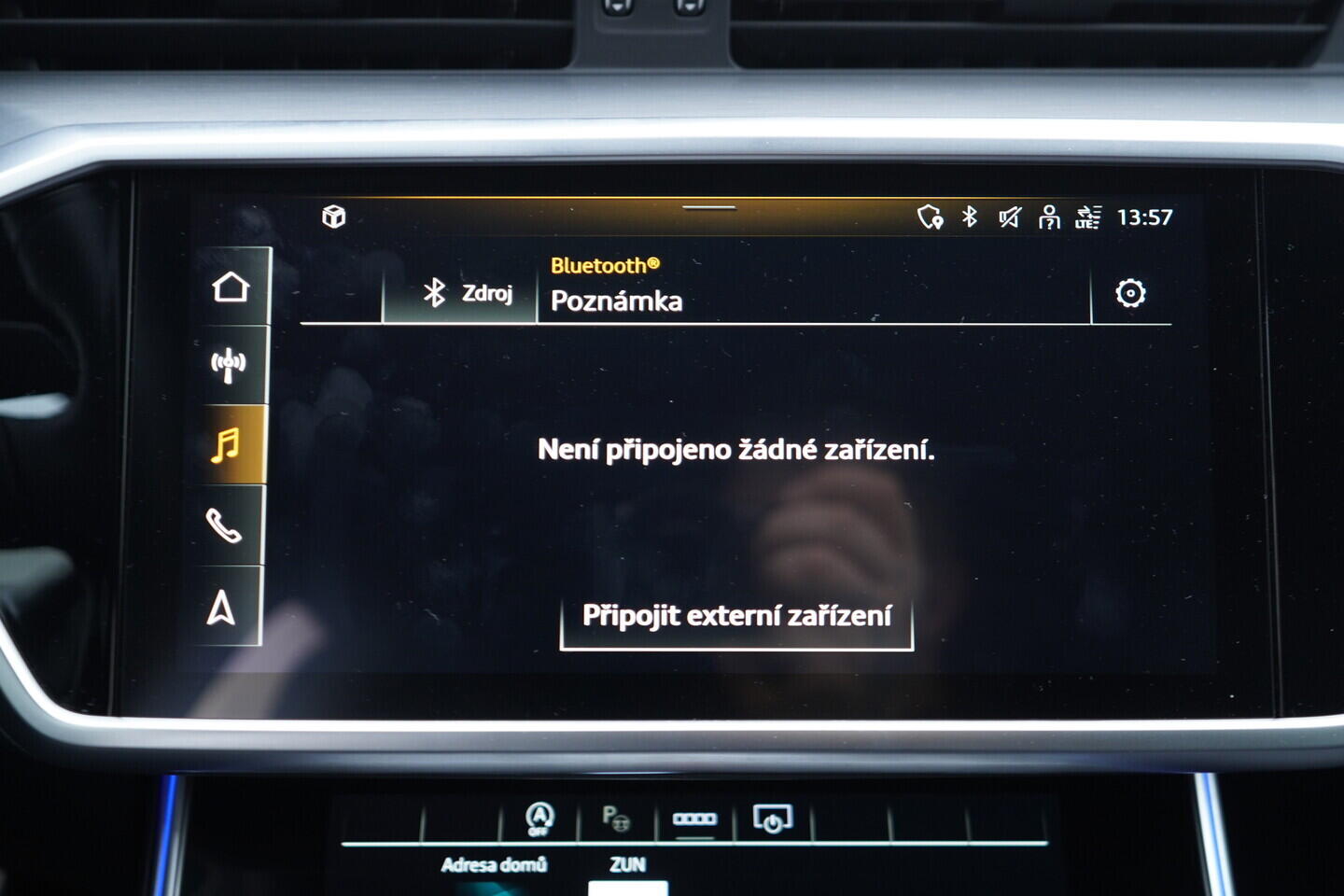Open the sound settings gear icon

(x=1132, y=294)
